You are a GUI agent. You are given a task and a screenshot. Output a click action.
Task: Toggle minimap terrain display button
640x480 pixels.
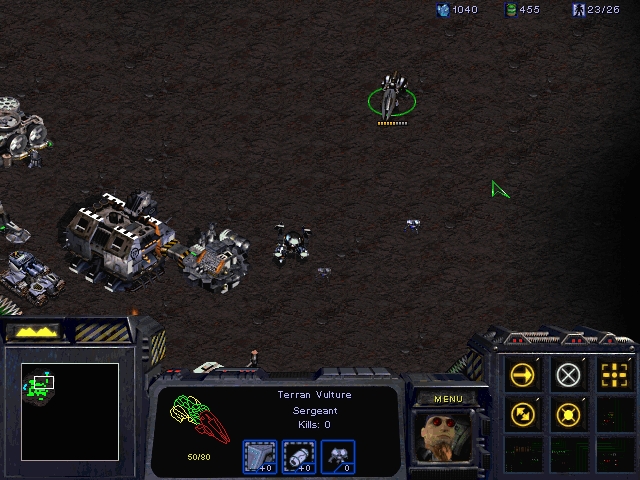33,330
